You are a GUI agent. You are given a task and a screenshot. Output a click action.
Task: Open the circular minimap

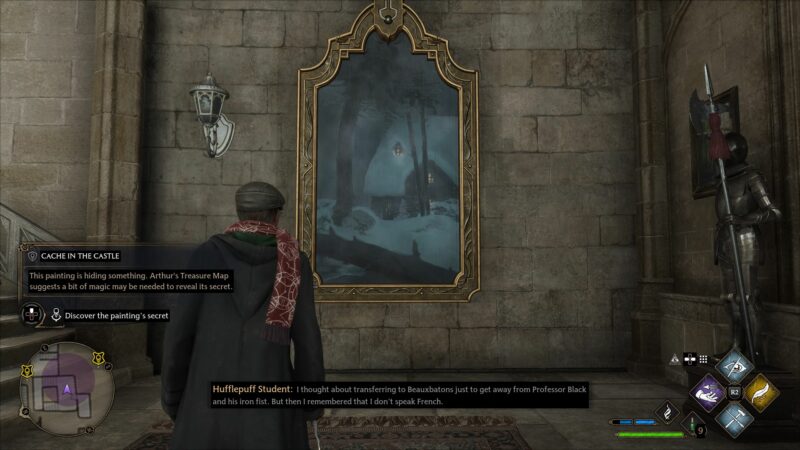click(x=69, y=385)
